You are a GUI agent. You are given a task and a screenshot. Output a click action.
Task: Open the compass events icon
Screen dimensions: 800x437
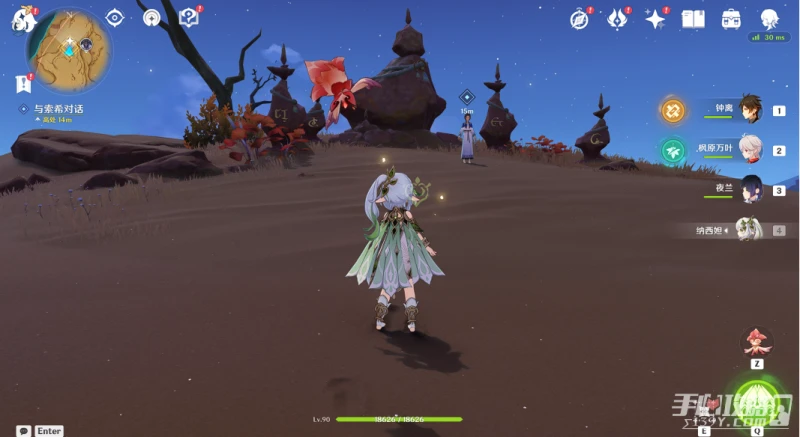coord(579,18)
